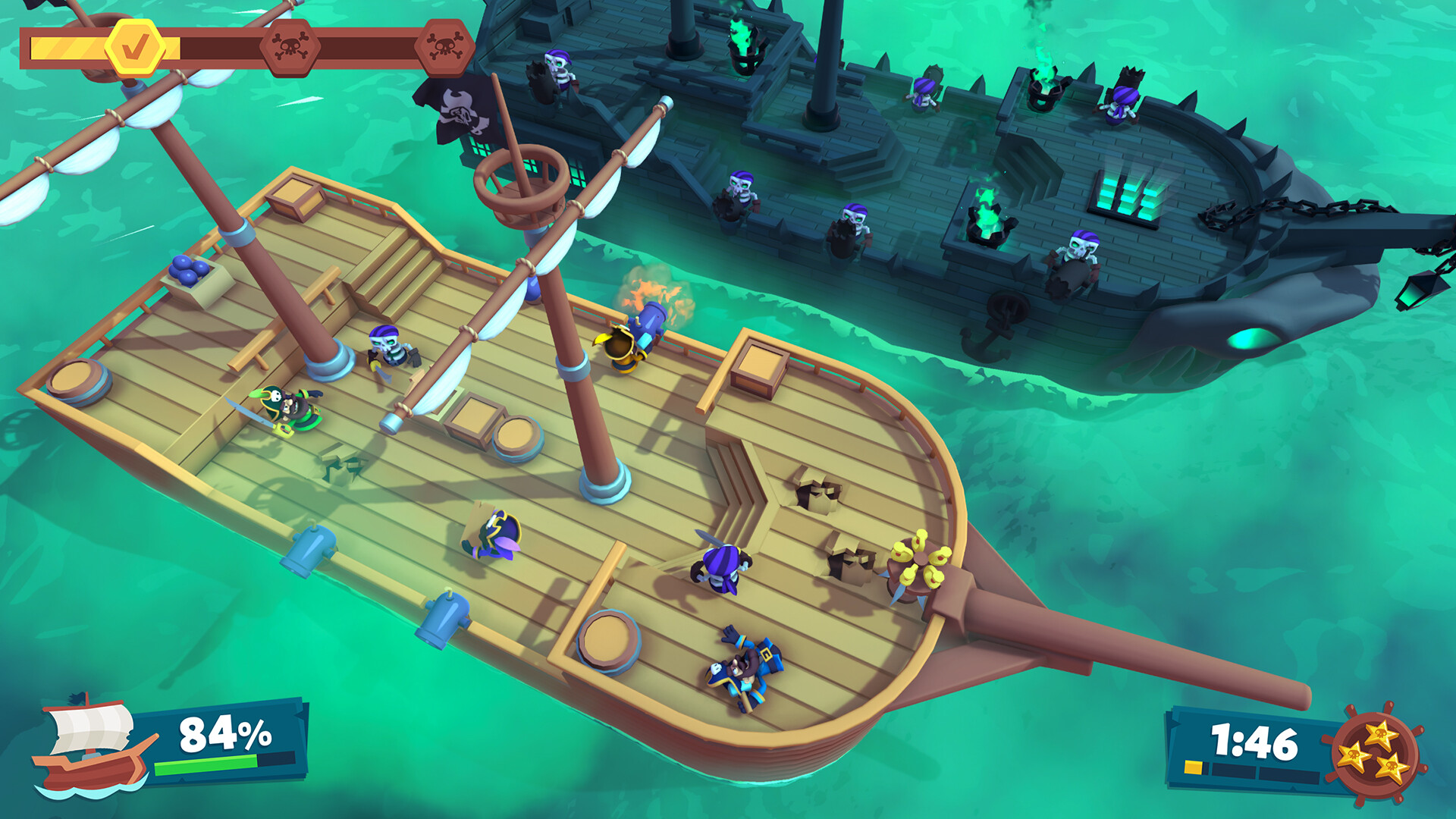Select the golden checkmark hexagon badge
Image resolution: width=1456 pixels, height=819 pixels.
click(133, 47)
